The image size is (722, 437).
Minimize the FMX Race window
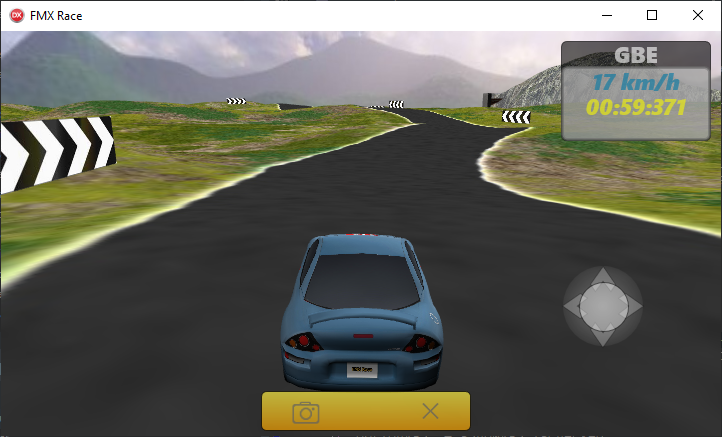[607, 15]
